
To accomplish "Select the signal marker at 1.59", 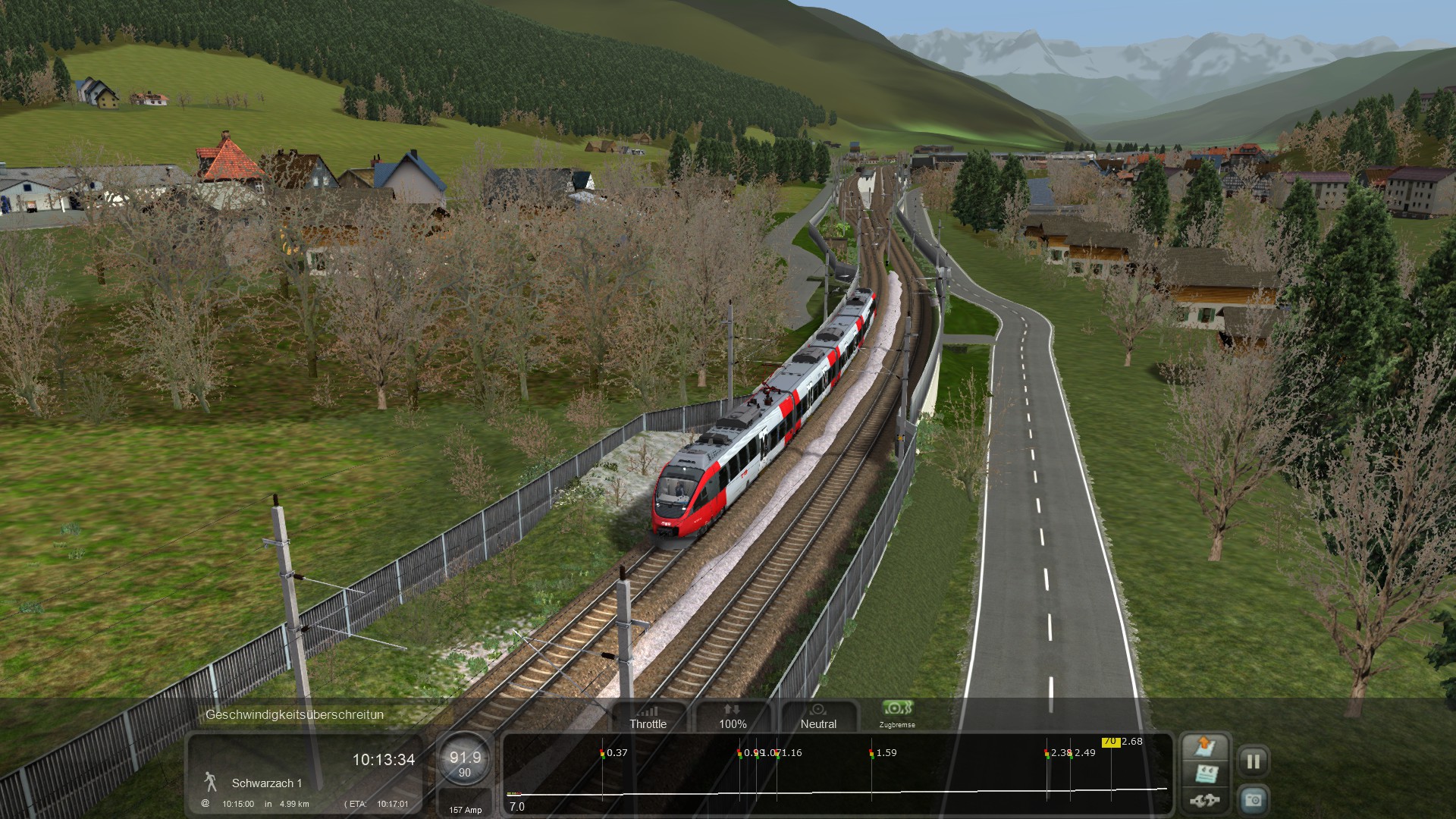I will [x=871, y=753].
